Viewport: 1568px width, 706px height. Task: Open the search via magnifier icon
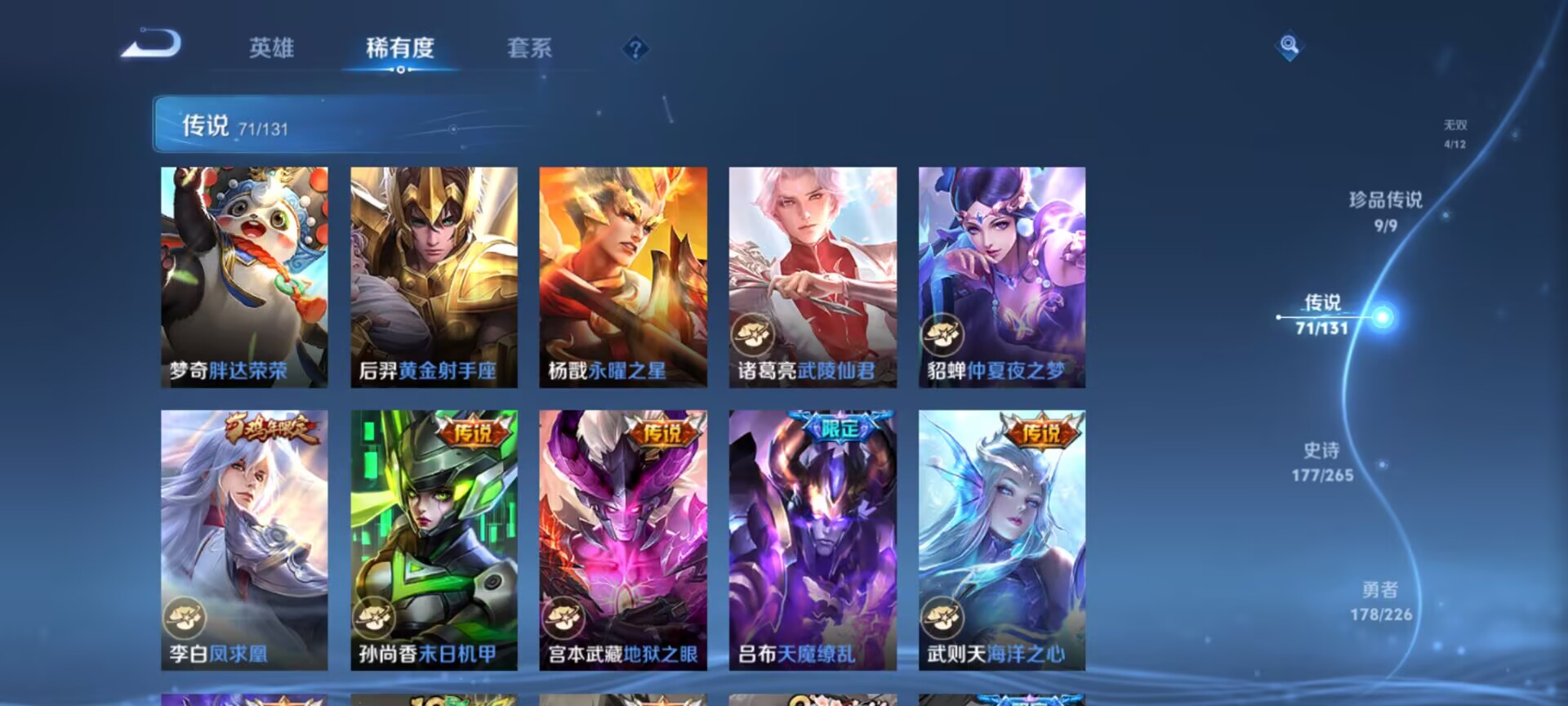pos(1289,48)
